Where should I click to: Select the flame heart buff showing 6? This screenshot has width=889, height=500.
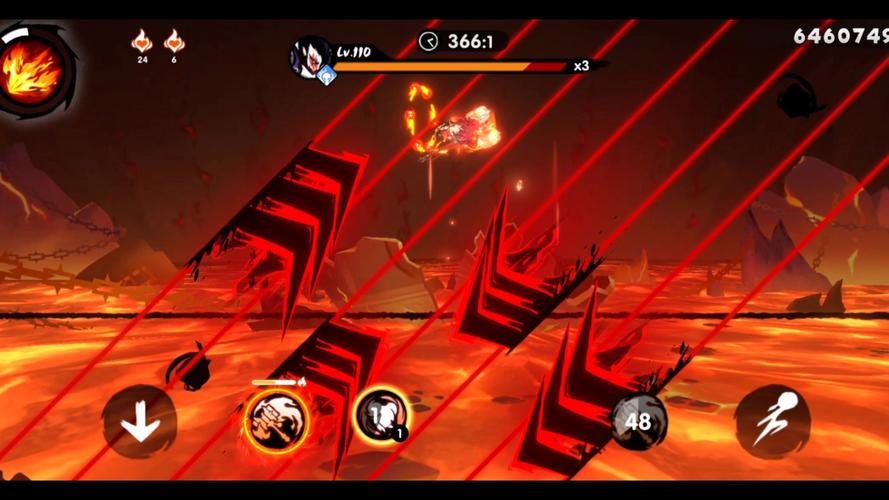174,43
